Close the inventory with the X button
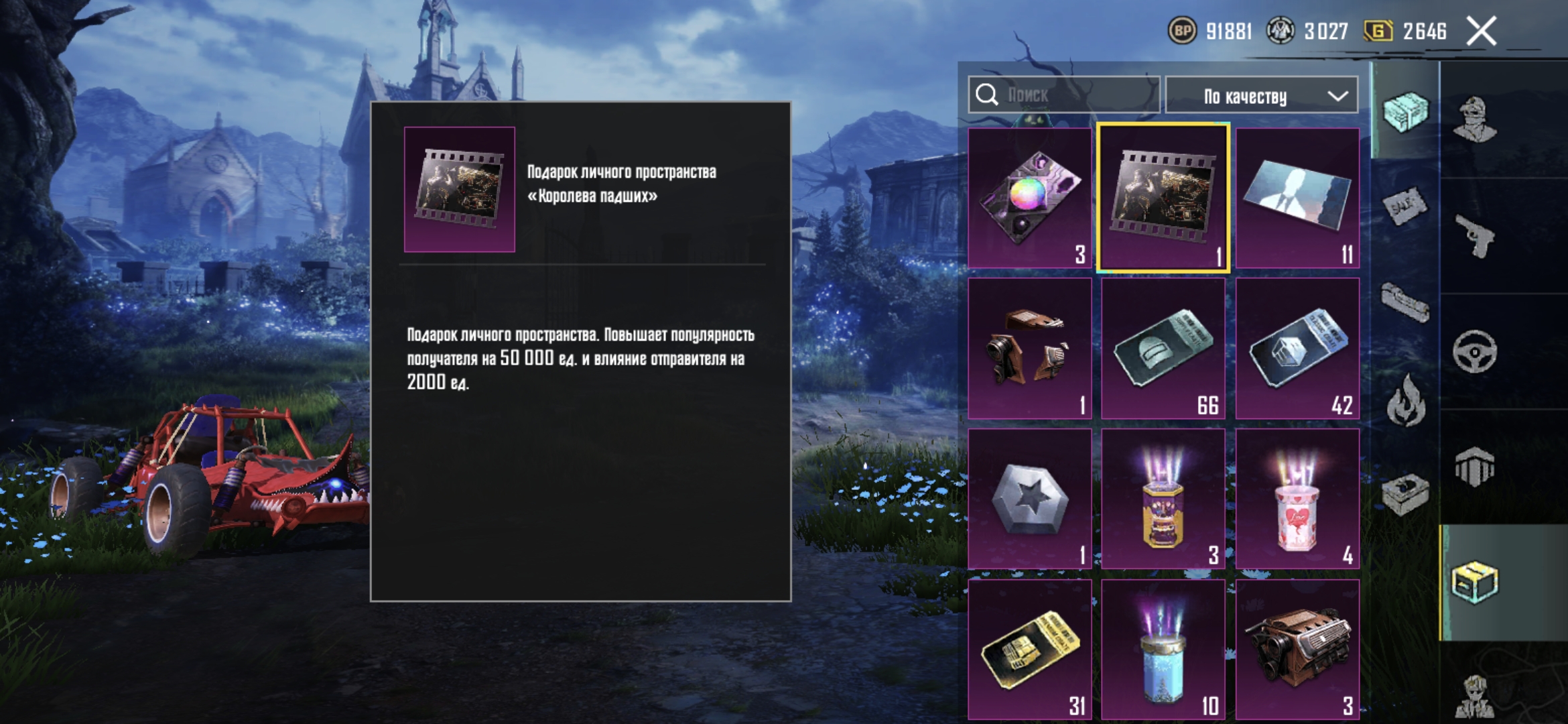Image resolution: width=1568 pixels, height=724 pixels. tap(1481, 32)
